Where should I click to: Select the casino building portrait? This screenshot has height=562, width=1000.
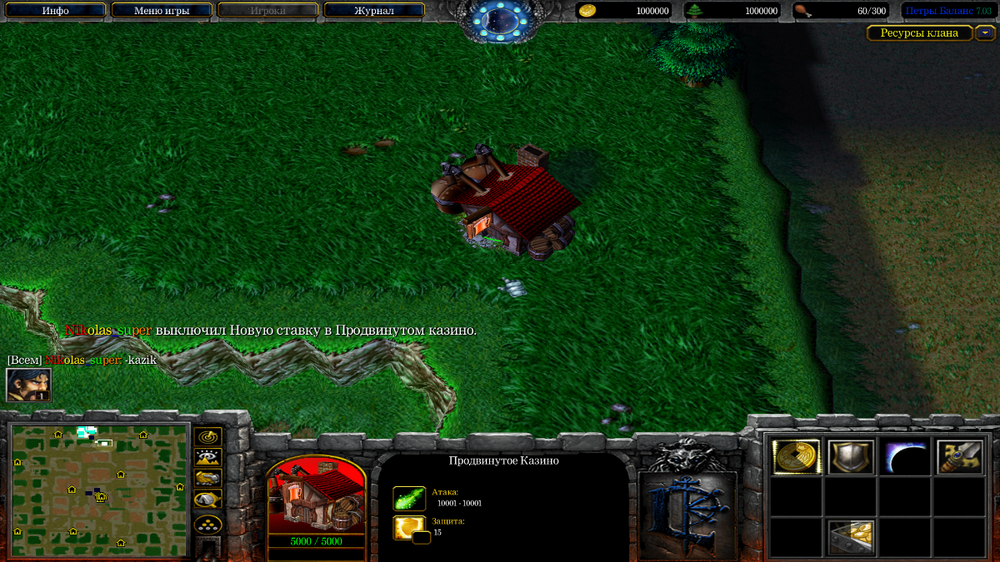[x=315, y=497]
